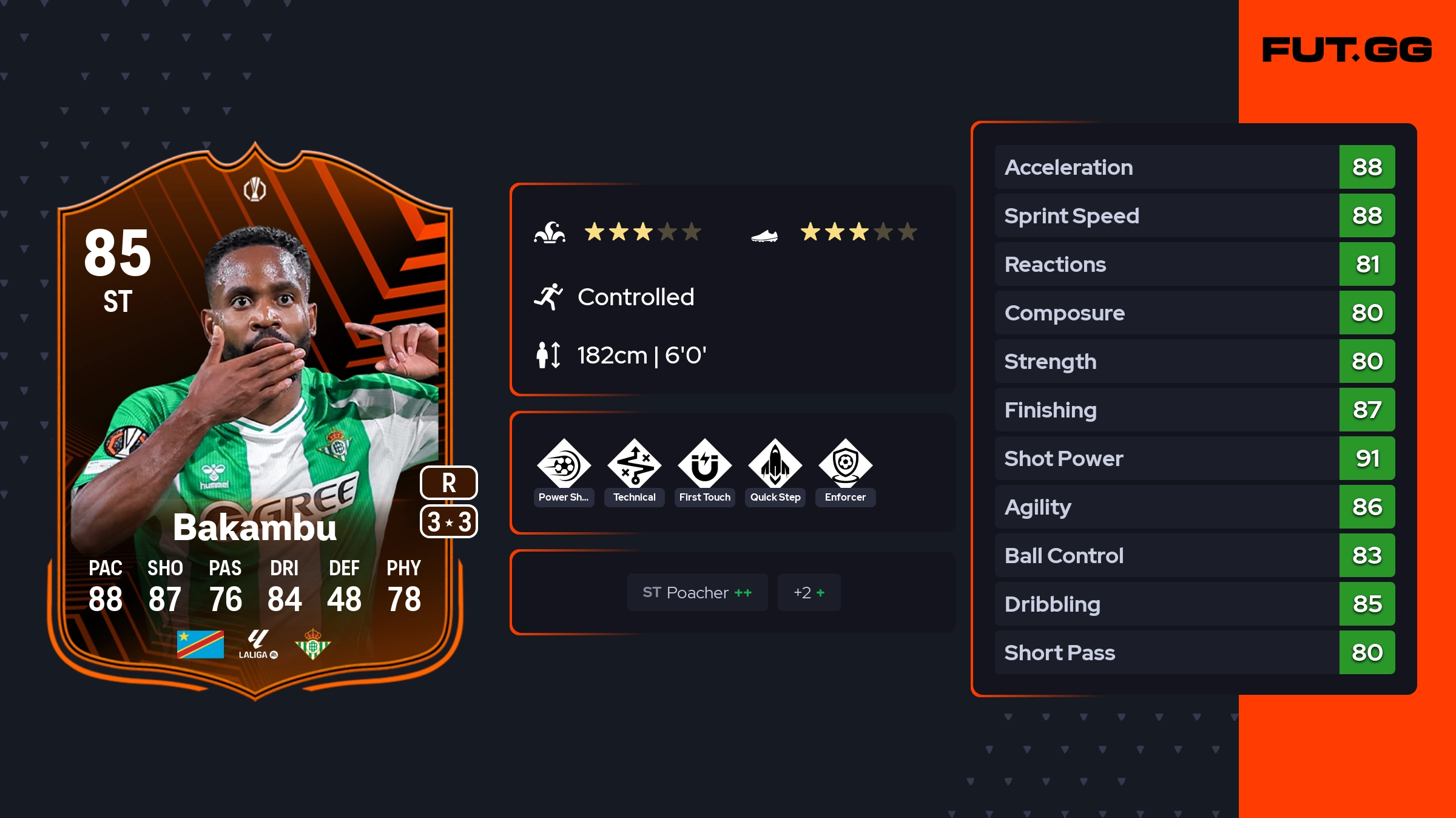
Task: Choose the Technical playstyle icon
Action: coord(634,465)
